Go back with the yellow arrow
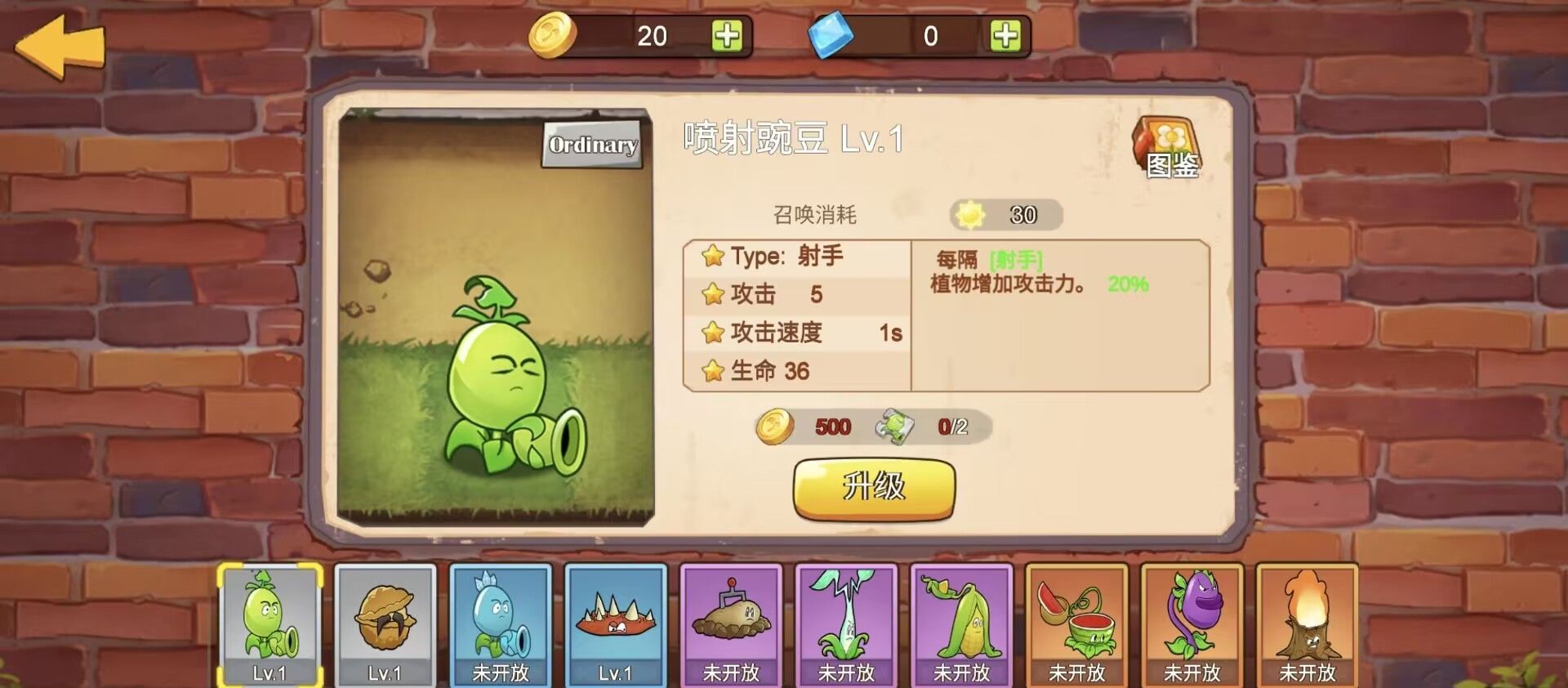This screenshot has height=688, width=1568. pyautogui.click(x=60, y=47)
